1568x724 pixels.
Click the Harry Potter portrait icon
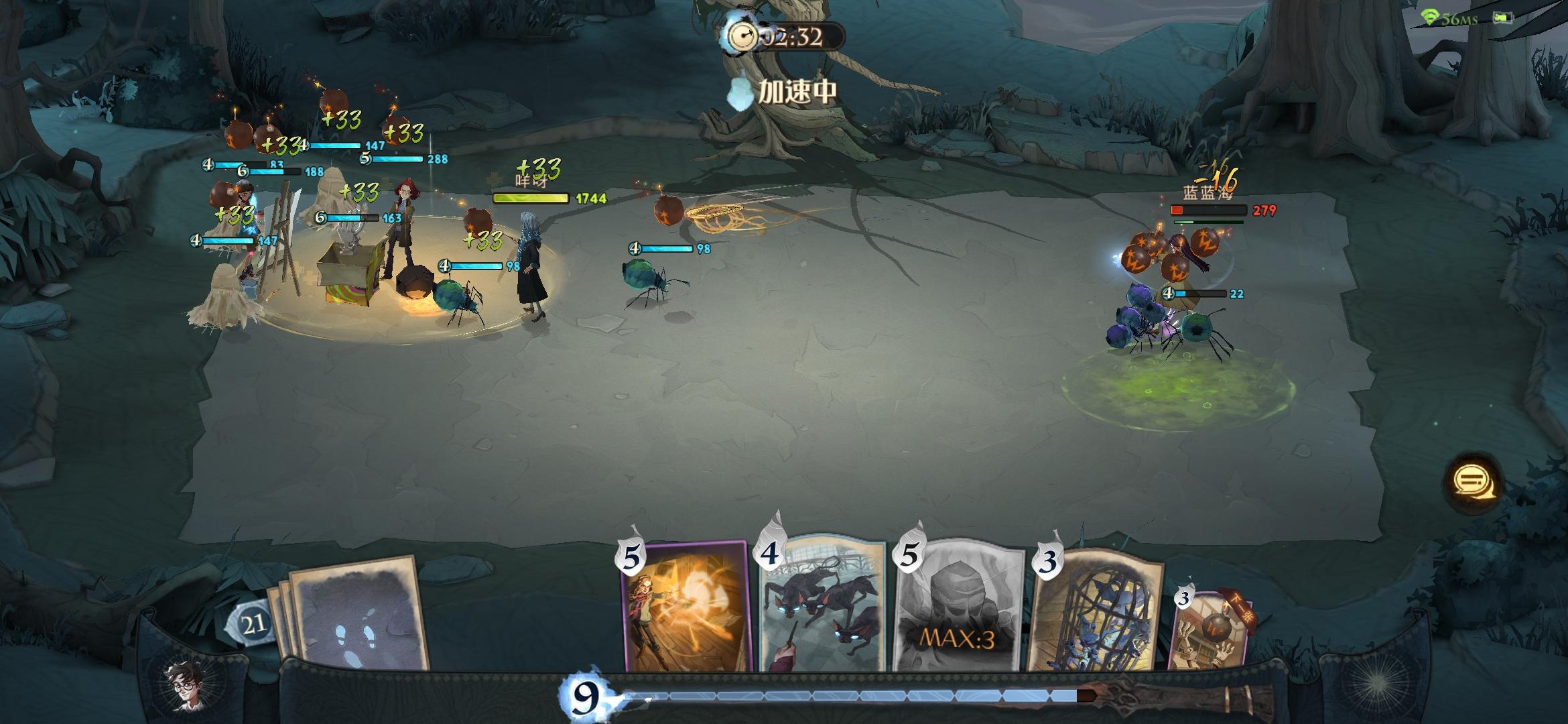[x=186, y=685]
